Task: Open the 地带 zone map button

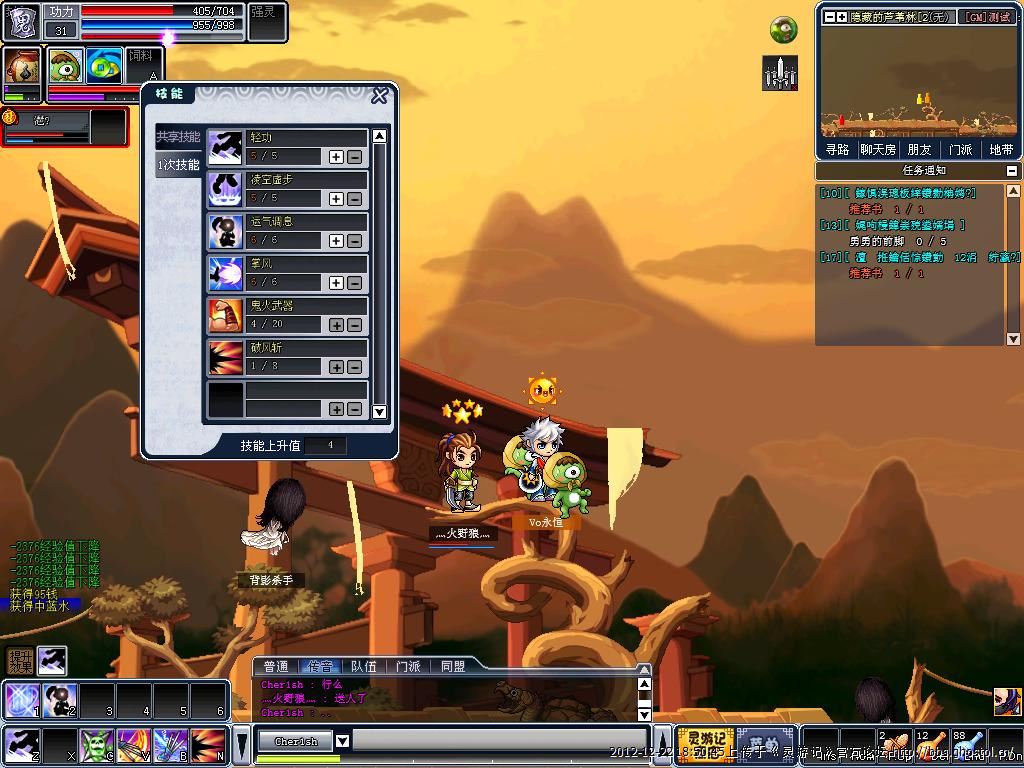Action: pyautogui.click(x=1000, y=150)
